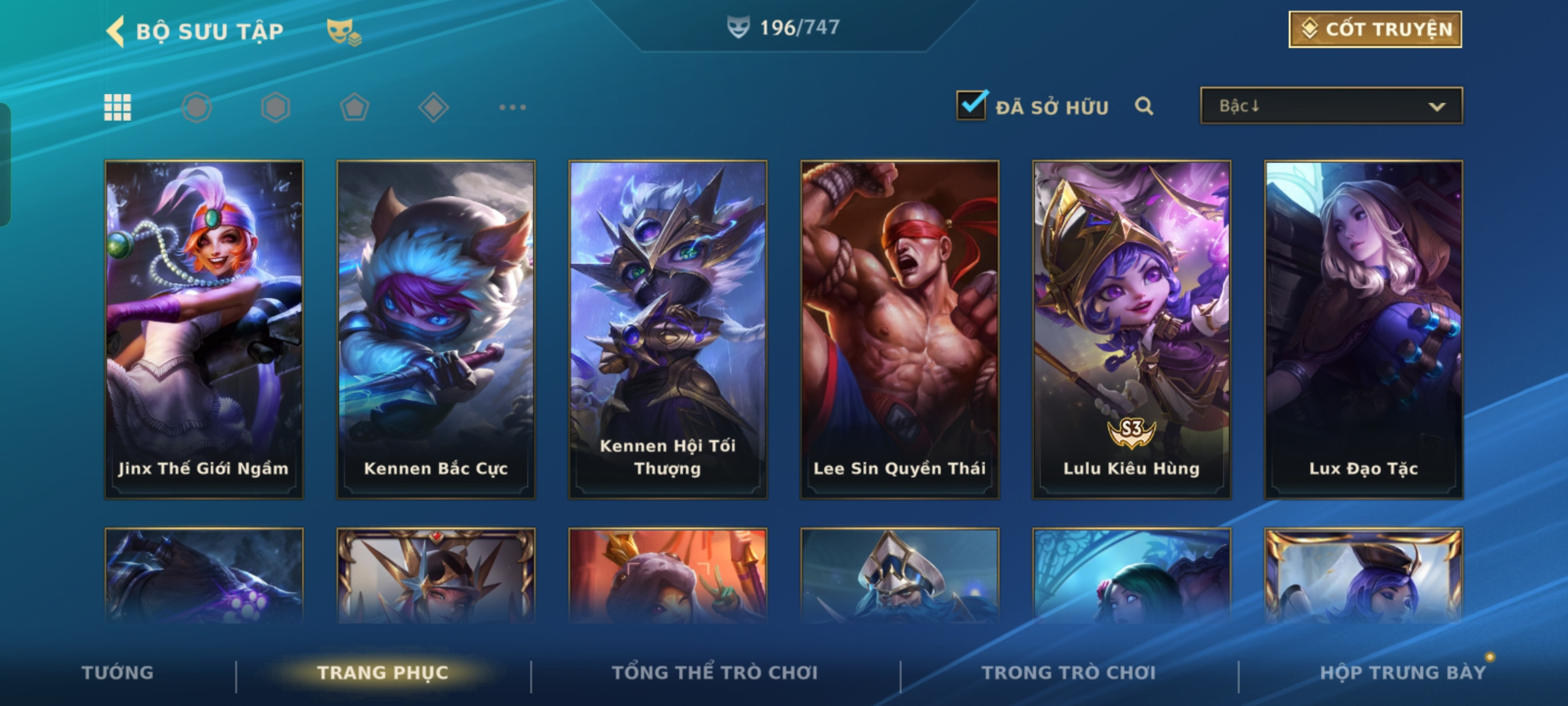Show more filters via three dots
The width and height of the screenshot is (1568, 706).
click(512, 107)
